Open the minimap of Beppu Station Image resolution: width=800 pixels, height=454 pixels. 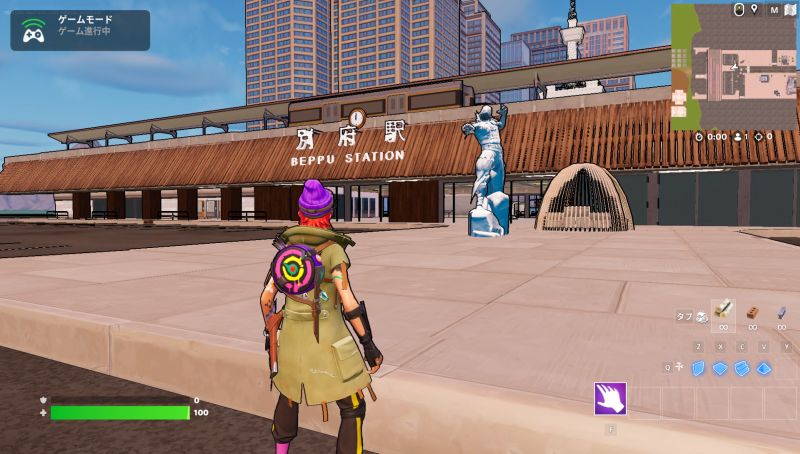coord(733,73)
